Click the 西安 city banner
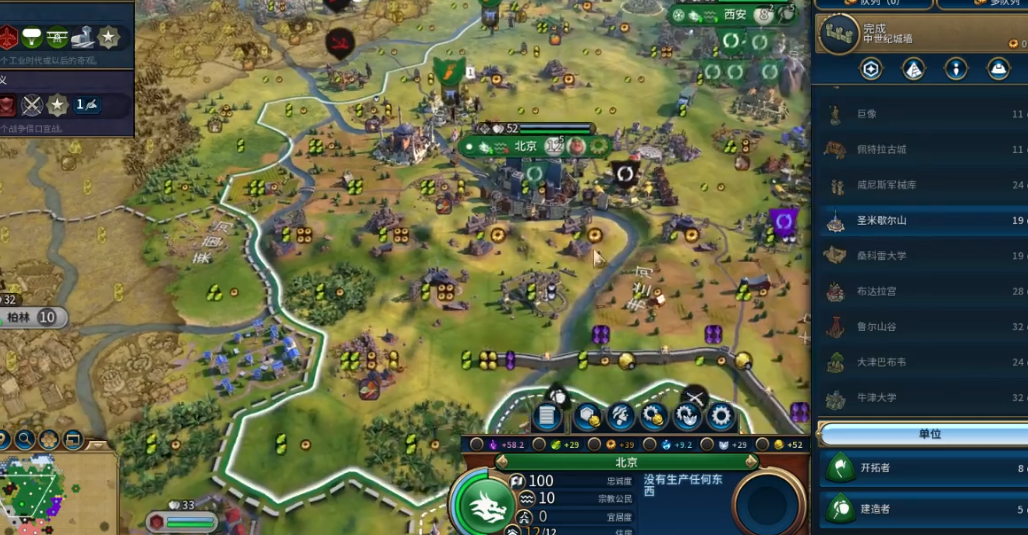 point(734,14)
